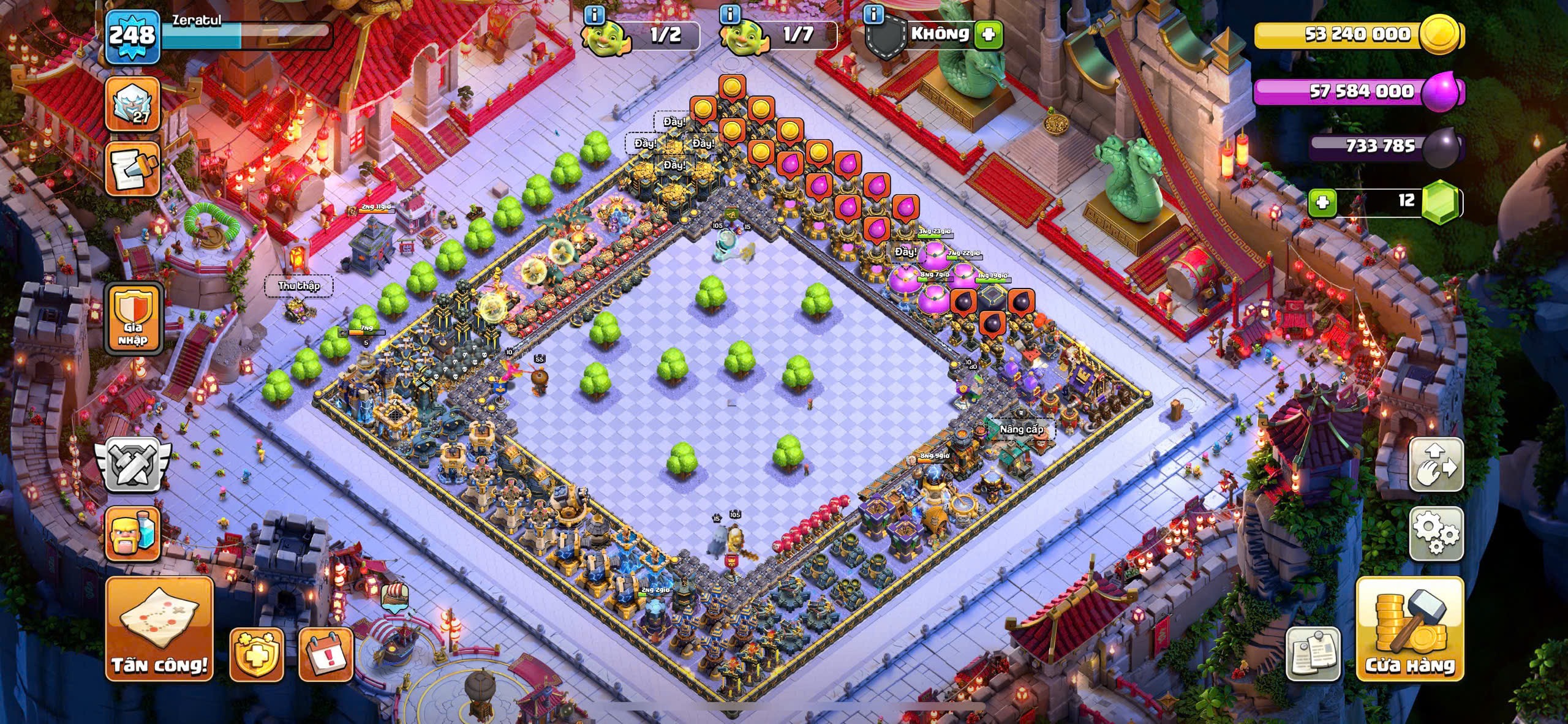Tap the Thu thập collect label
The width and height of the screenshot is (1568, 724).
pyautogui.click(x=299, y=285)
